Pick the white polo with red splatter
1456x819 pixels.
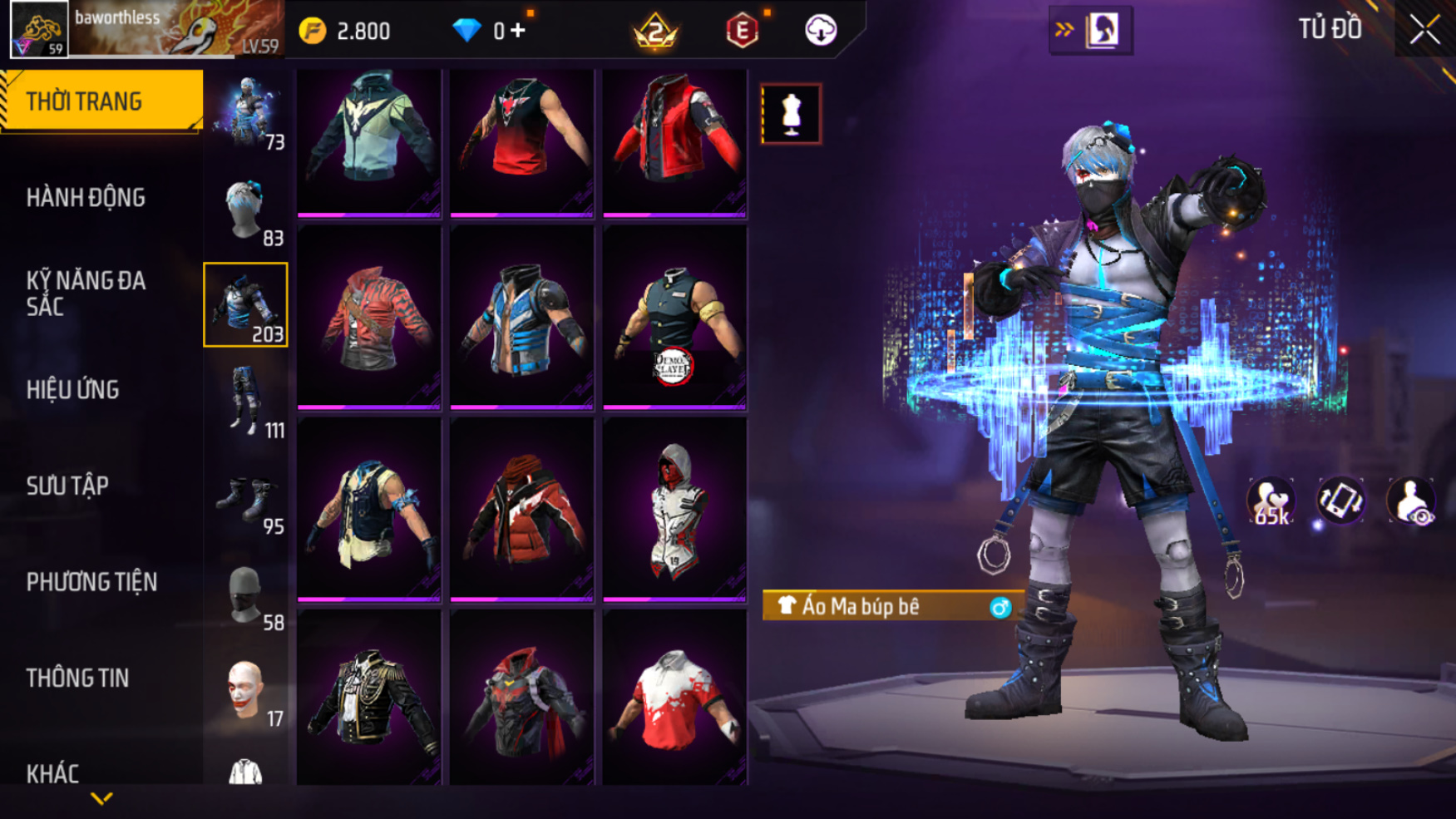pos(674,698)
